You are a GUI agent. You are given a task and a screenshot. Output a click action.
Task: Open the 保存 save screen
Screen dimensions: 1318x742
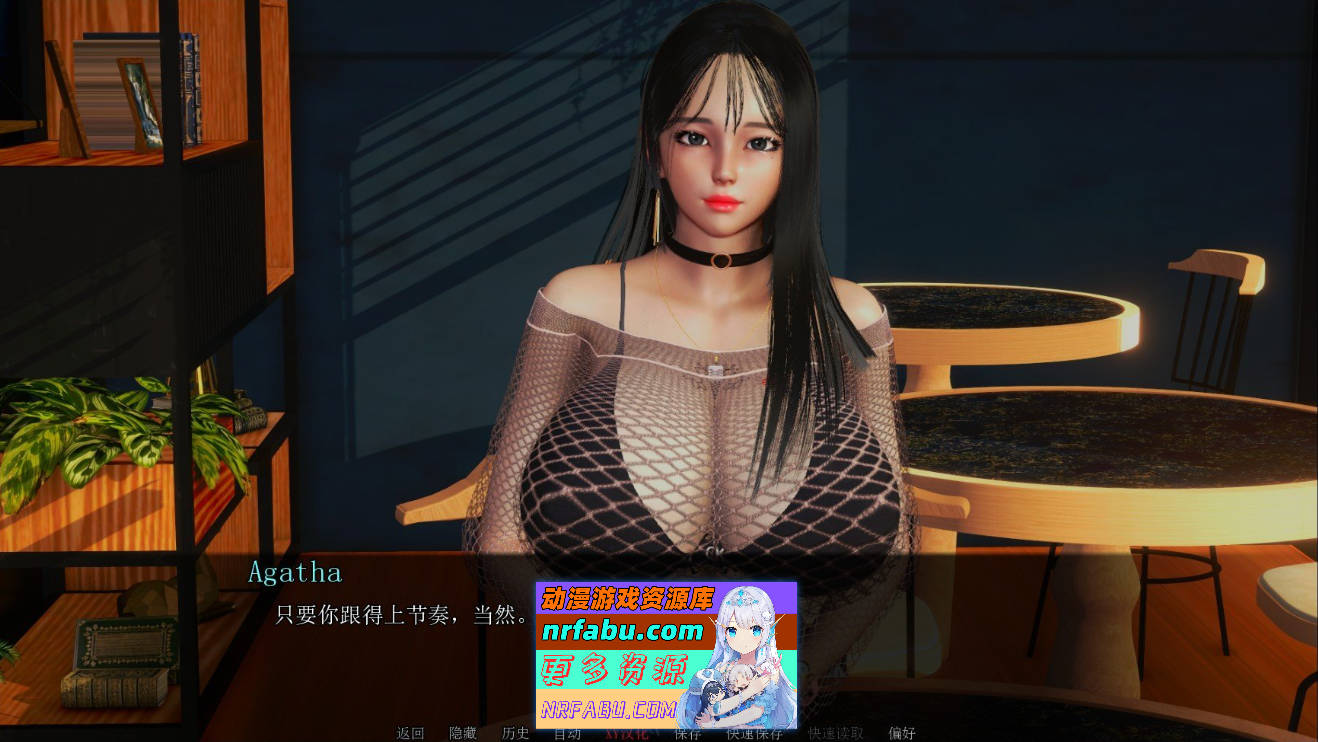pos(685,733)
